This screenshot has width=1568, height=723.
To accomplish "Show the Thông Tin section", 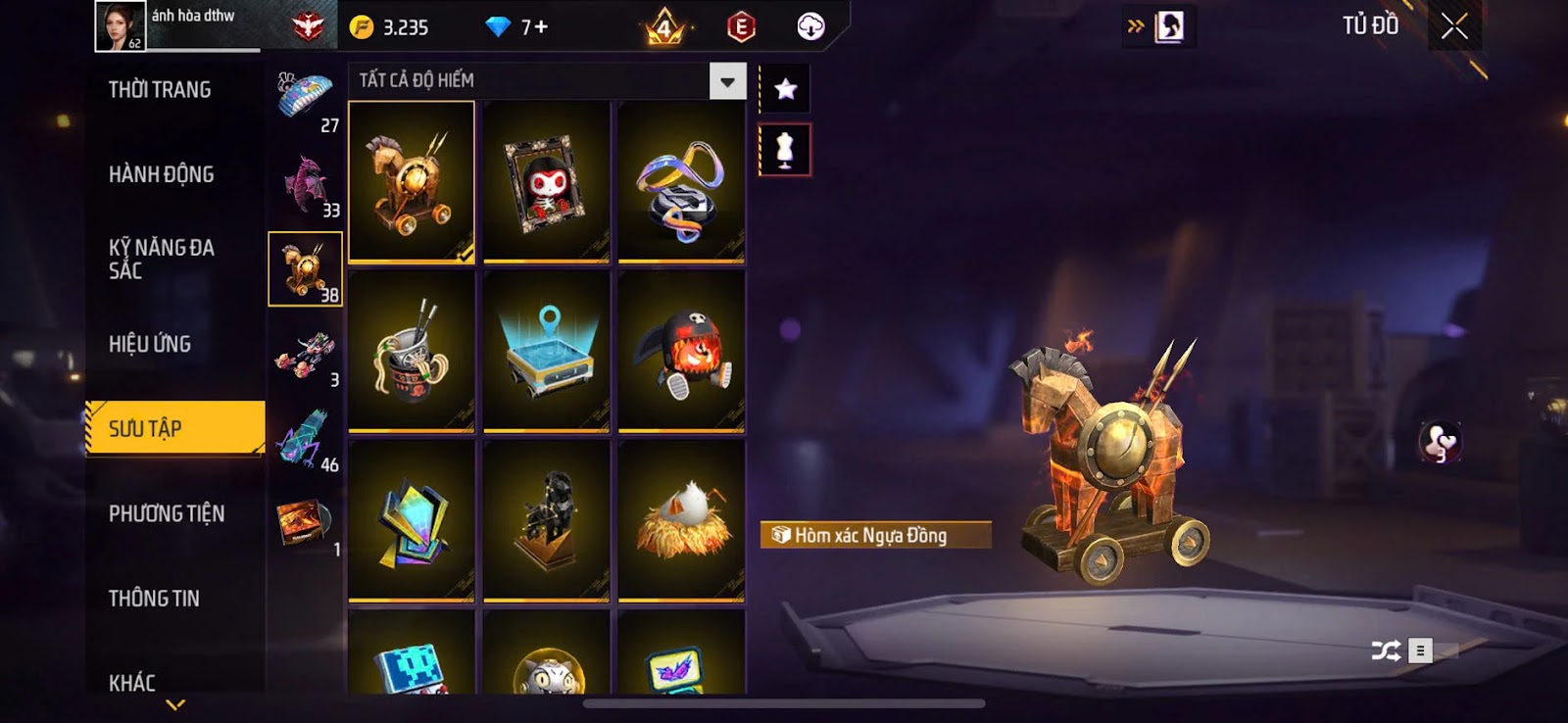I will 154,599.
